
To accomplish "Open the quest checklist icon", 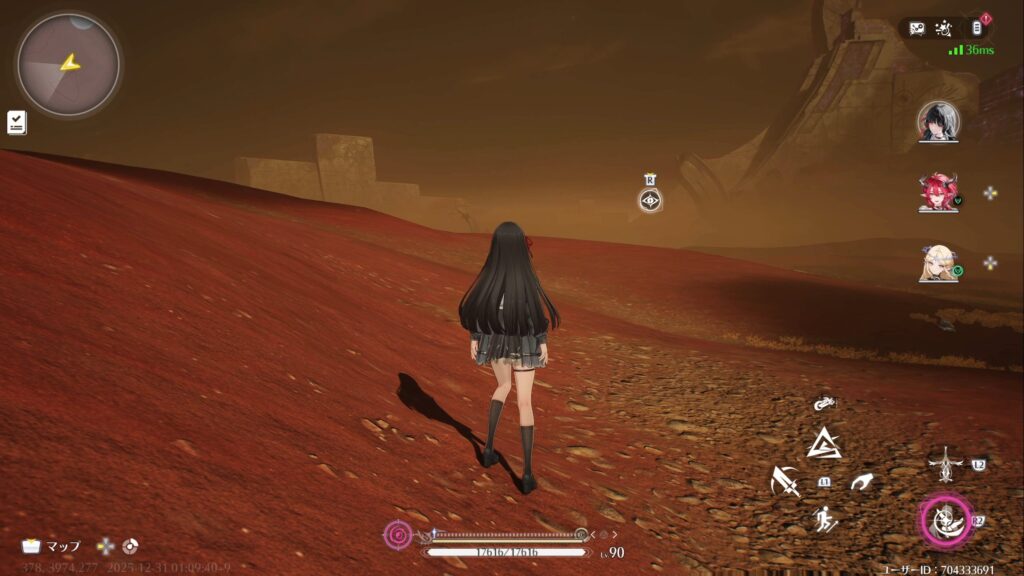I will pos(17,122).
